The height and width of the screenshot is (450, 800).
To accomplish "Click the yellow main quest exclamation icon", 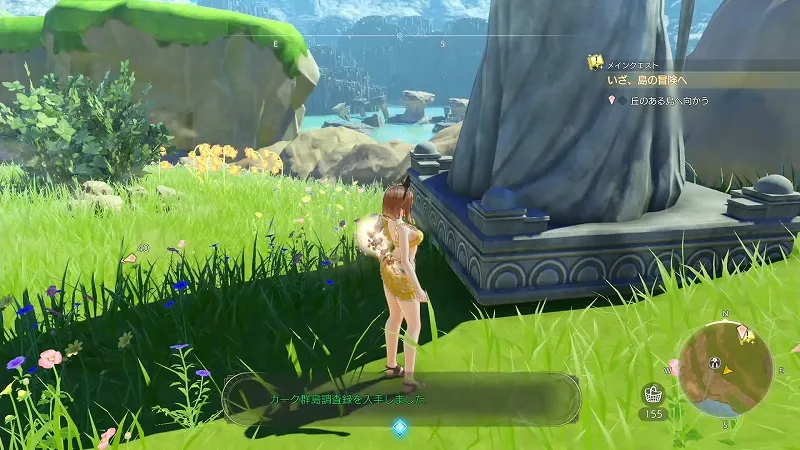I will [x=595, y=62].
